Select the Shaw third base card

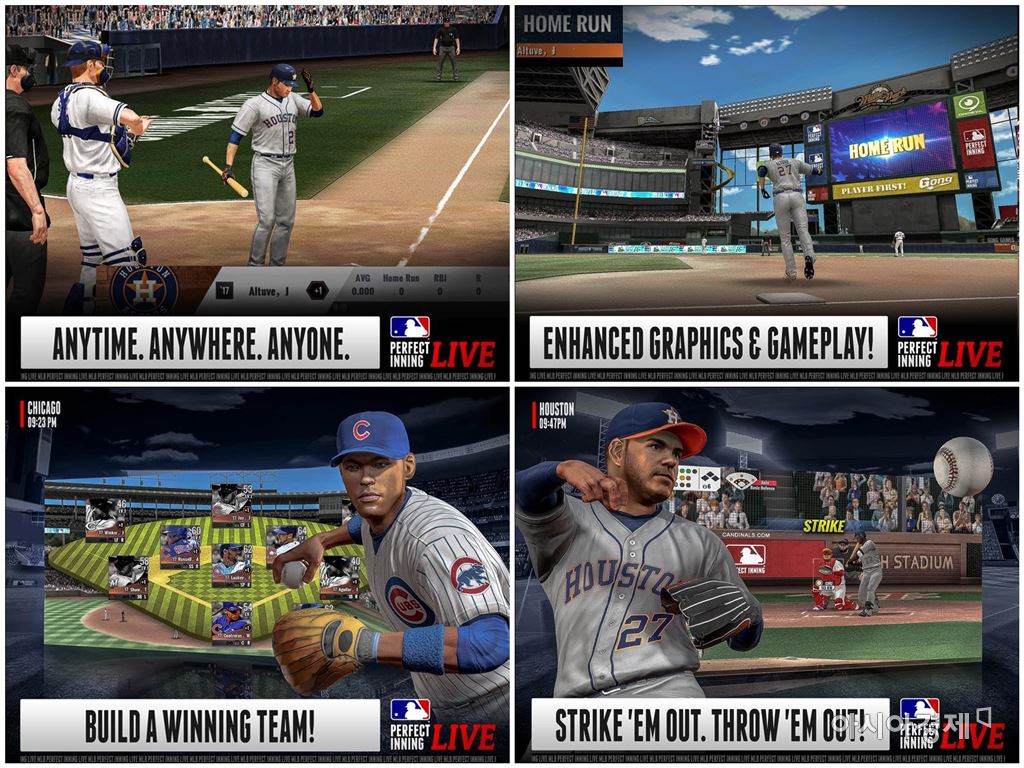[x=128, y=577]
